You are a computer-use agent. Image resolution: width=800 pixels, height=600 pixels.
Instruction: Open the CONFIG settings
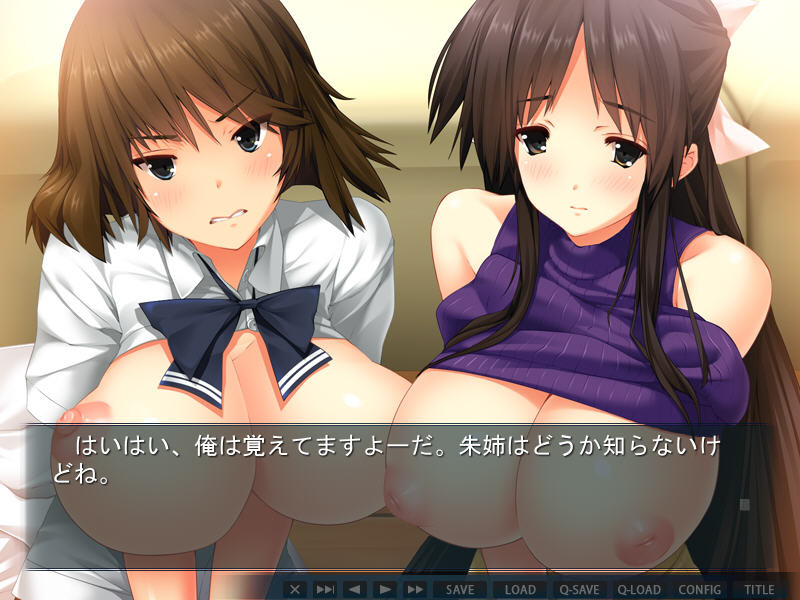click(x=700, y=590)
